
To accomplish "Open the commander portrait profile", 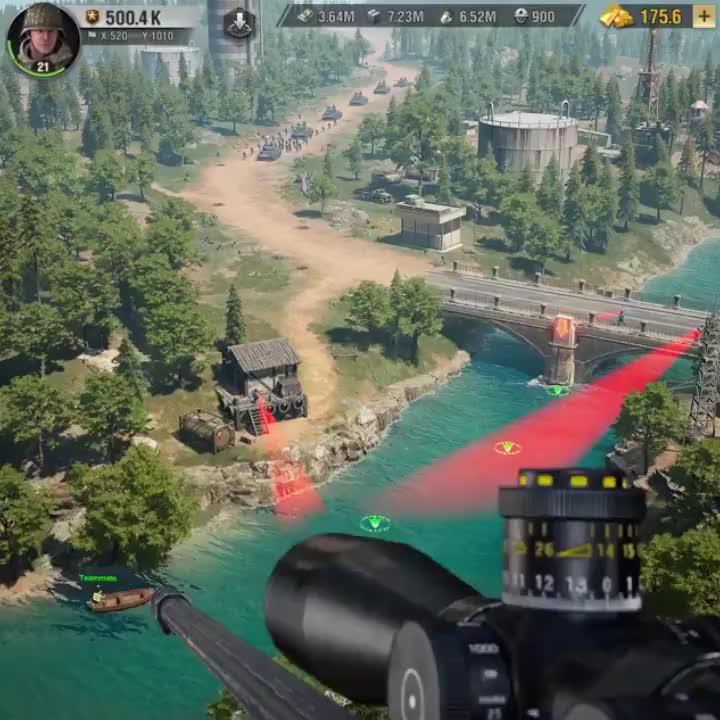I will [42, 38].
